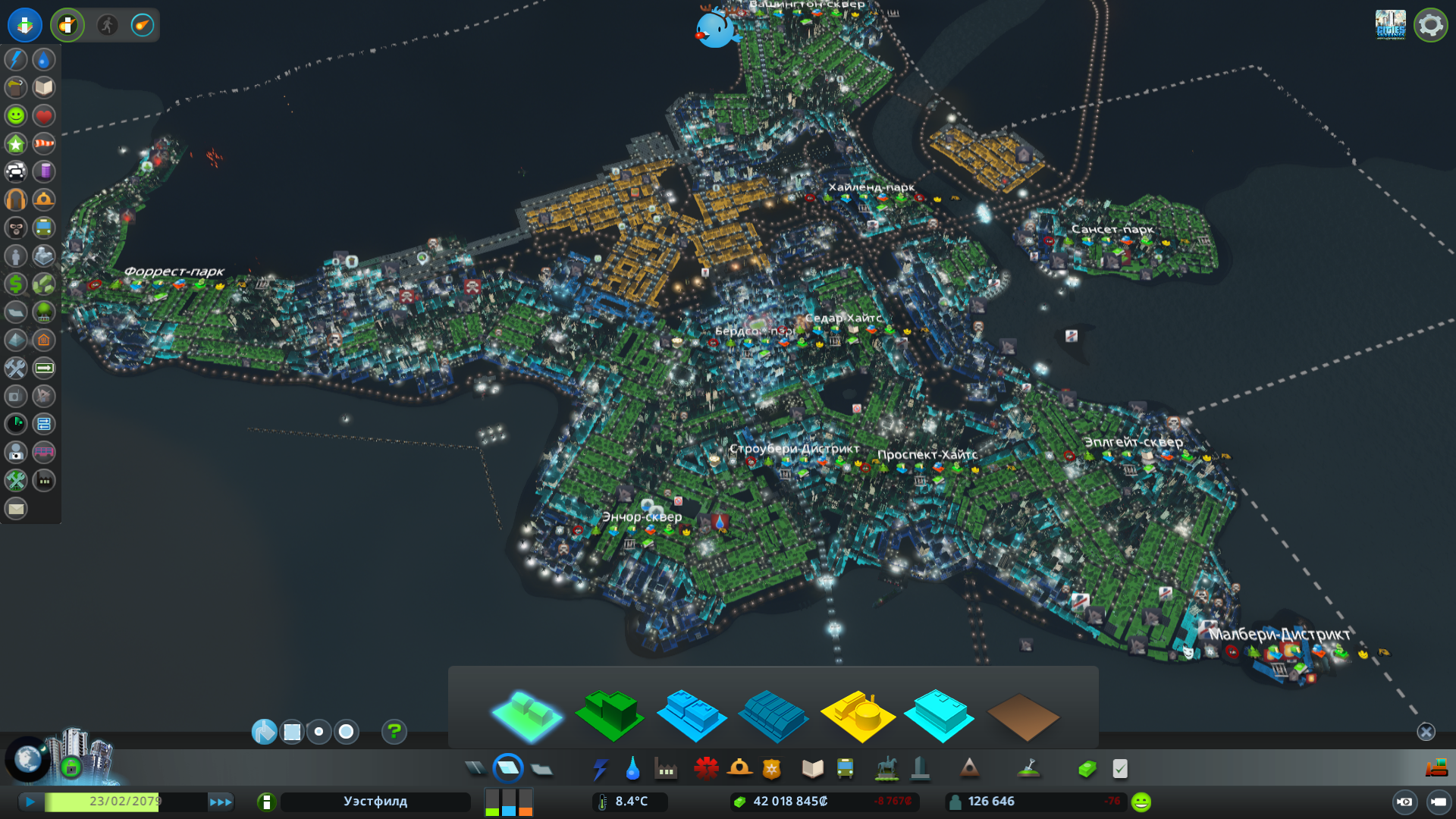This screenshot has width=1456, height=819.
Task: Open the economy money panel
Action: (1087, 769)
